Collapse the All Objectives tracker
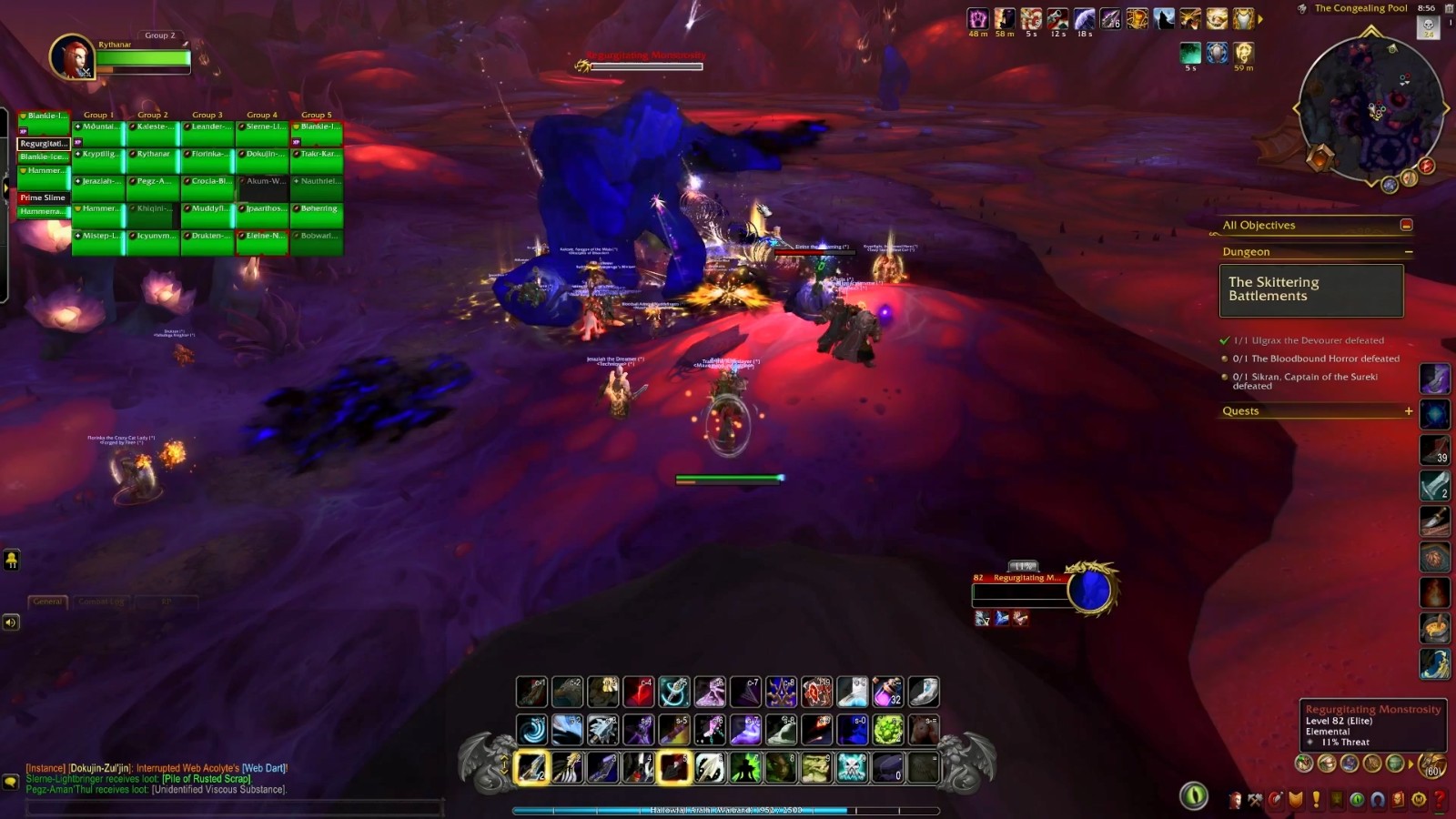The height and width of the screenshot is (819, 1456). coord(1406,225)
